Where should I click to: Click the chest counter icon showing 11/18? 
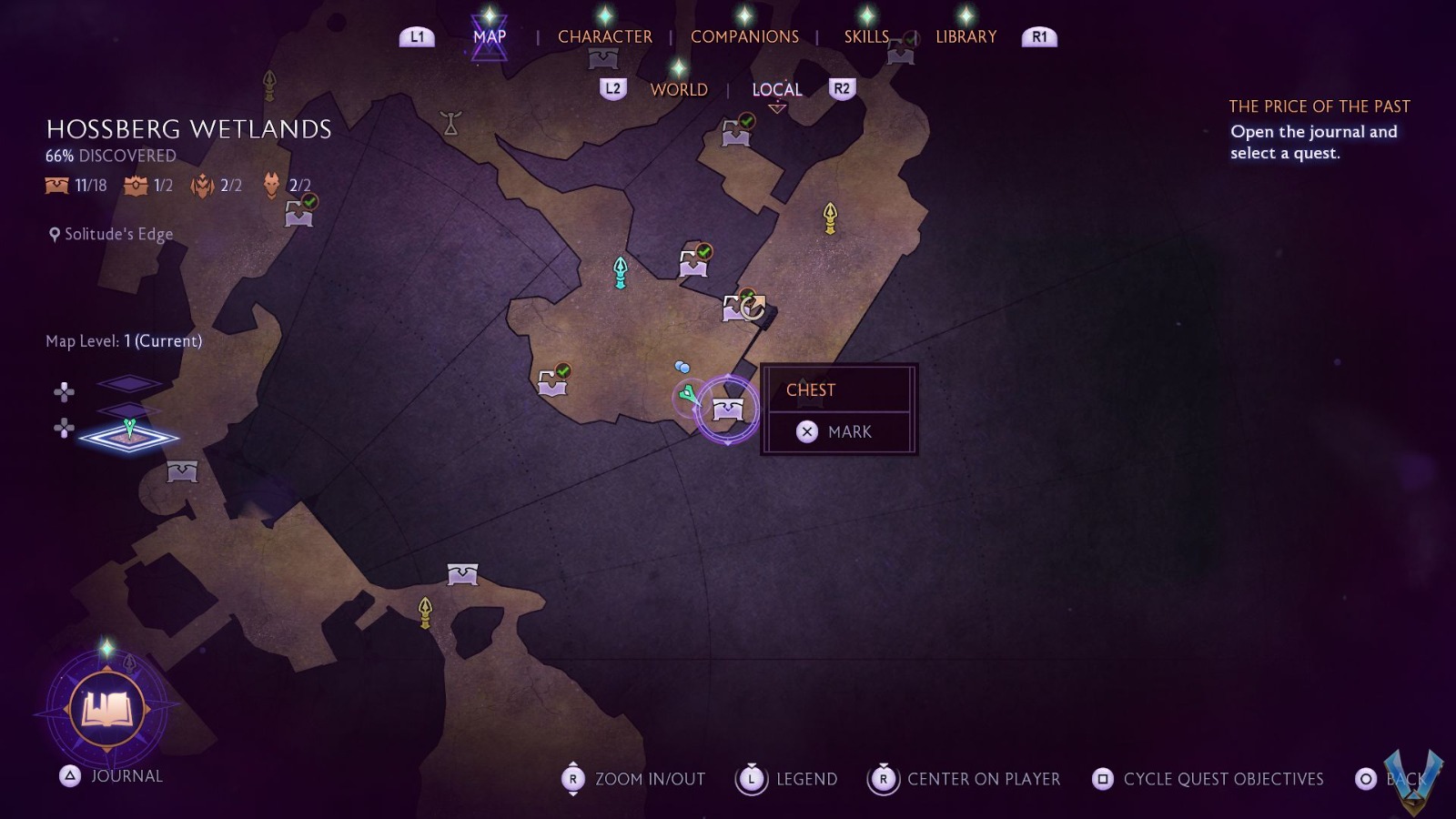[55, 186]
